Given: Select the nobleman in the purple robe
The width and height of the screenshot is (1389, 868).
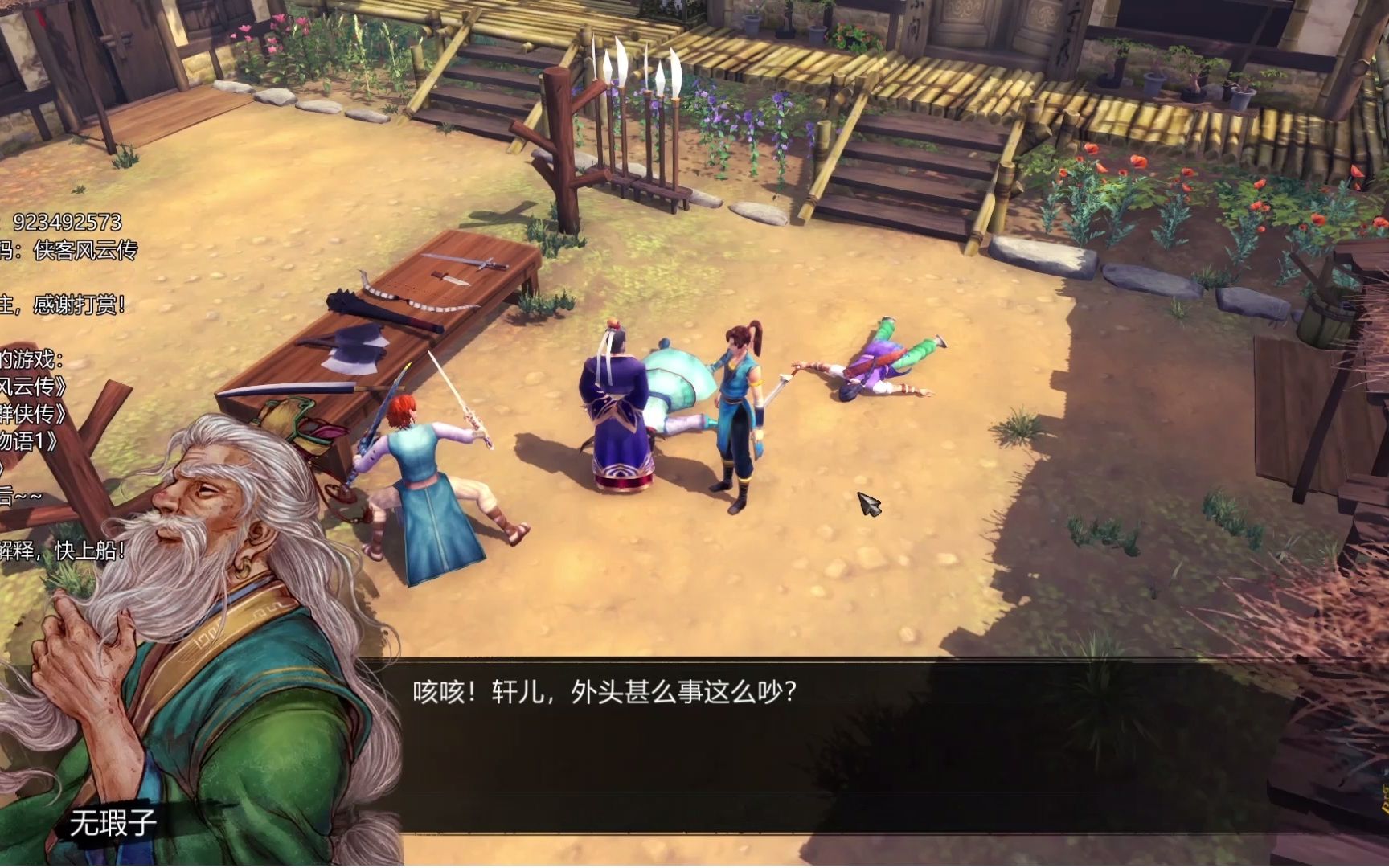Looking at the screenshot, I should click(615, 402).
